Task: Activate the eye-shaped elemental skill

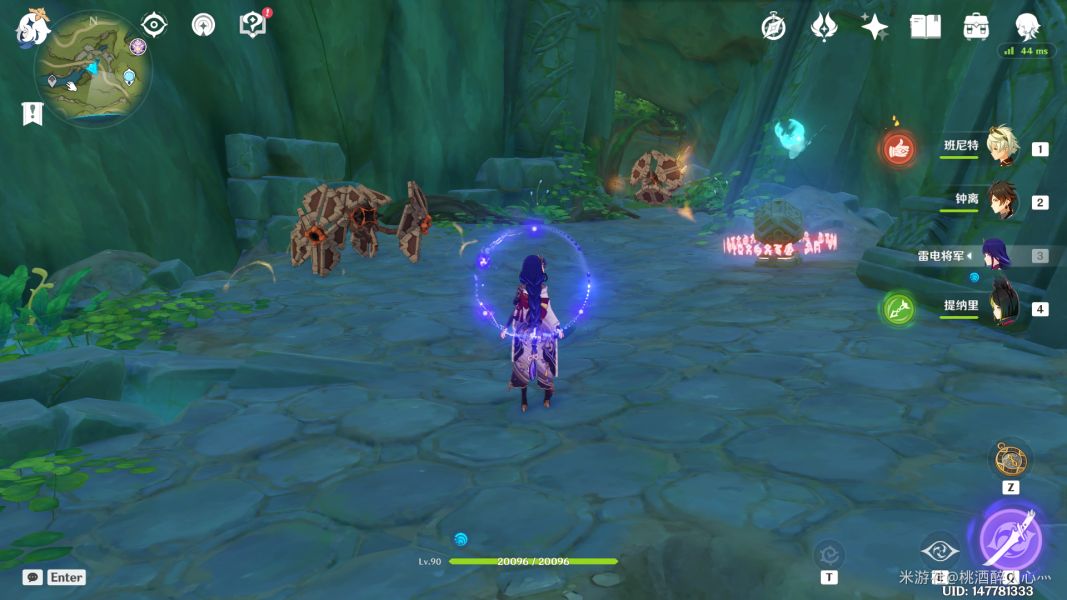Action: tap(940, 551)
